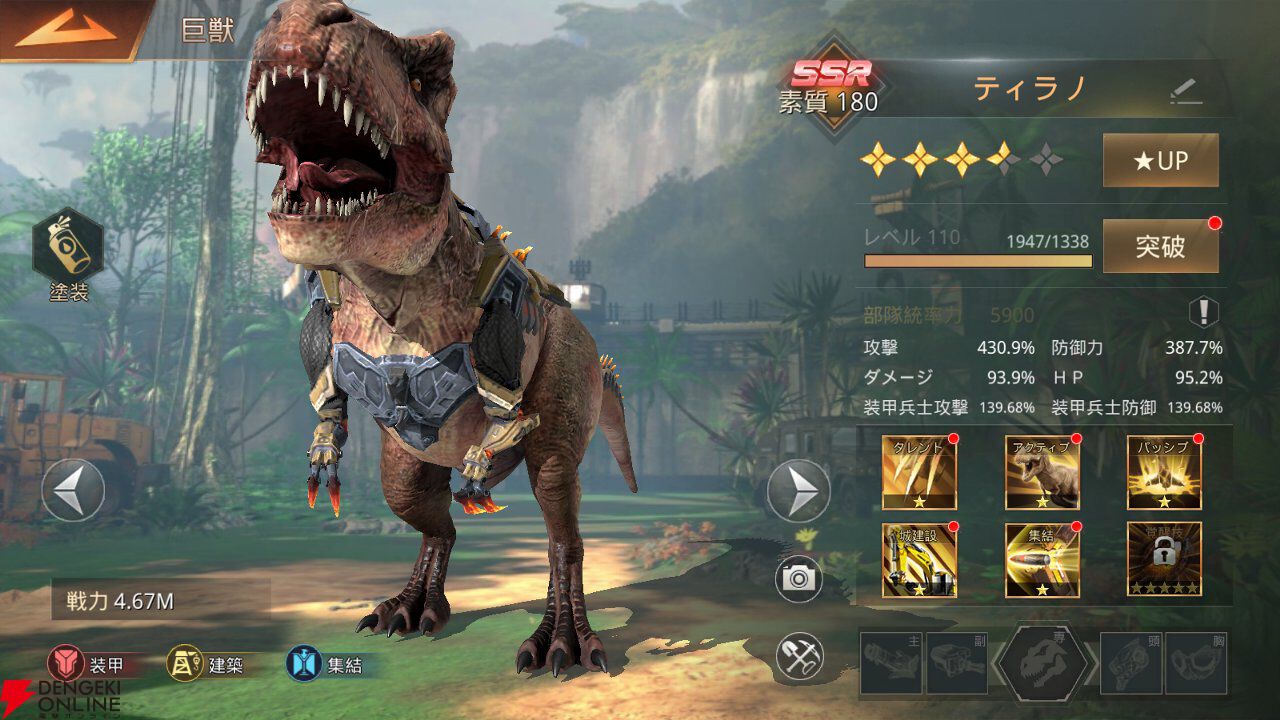Show previous beast with left arrow
1280x720 pixels.
[73, 490]
